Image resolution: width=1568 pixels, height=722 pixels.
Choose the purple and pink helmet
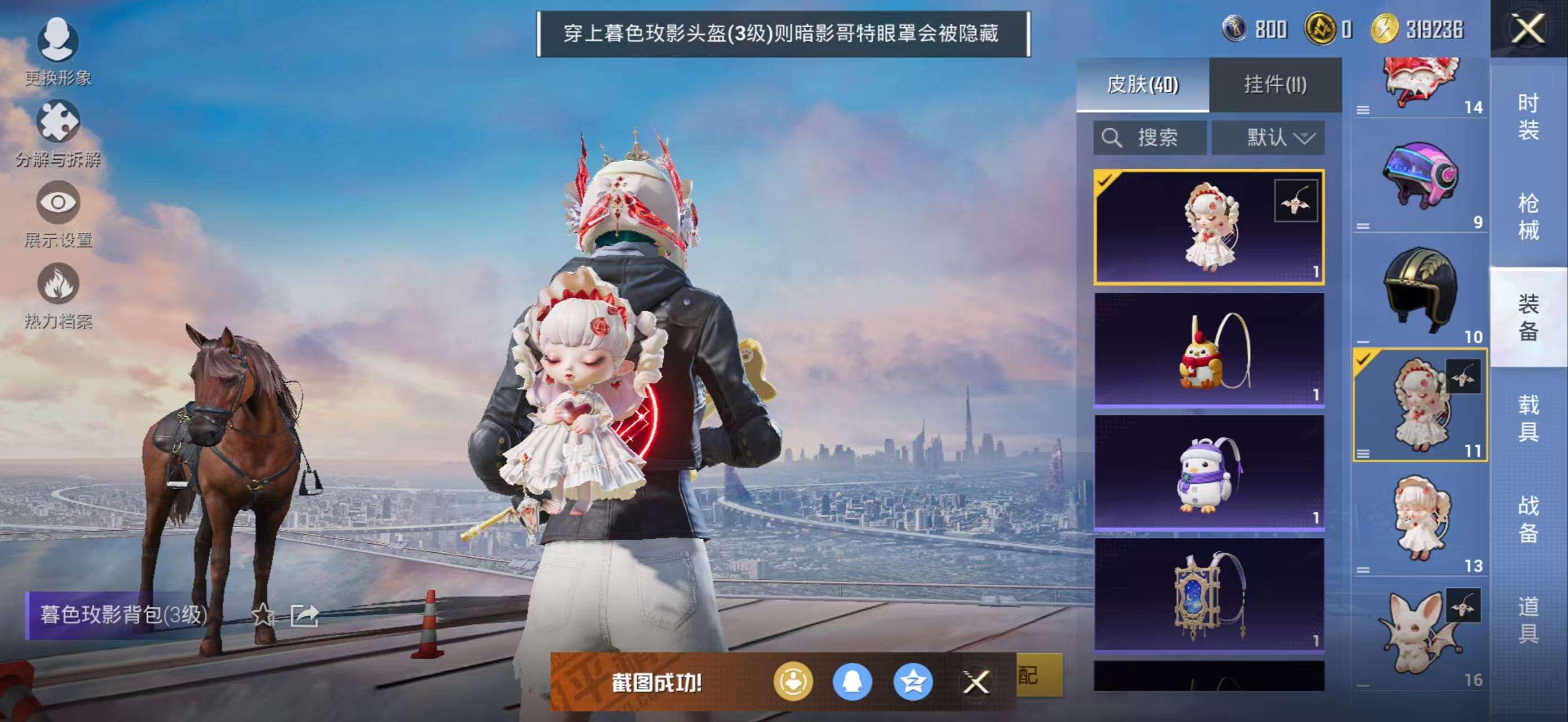pyautogui.click(x=1420, y=175)
